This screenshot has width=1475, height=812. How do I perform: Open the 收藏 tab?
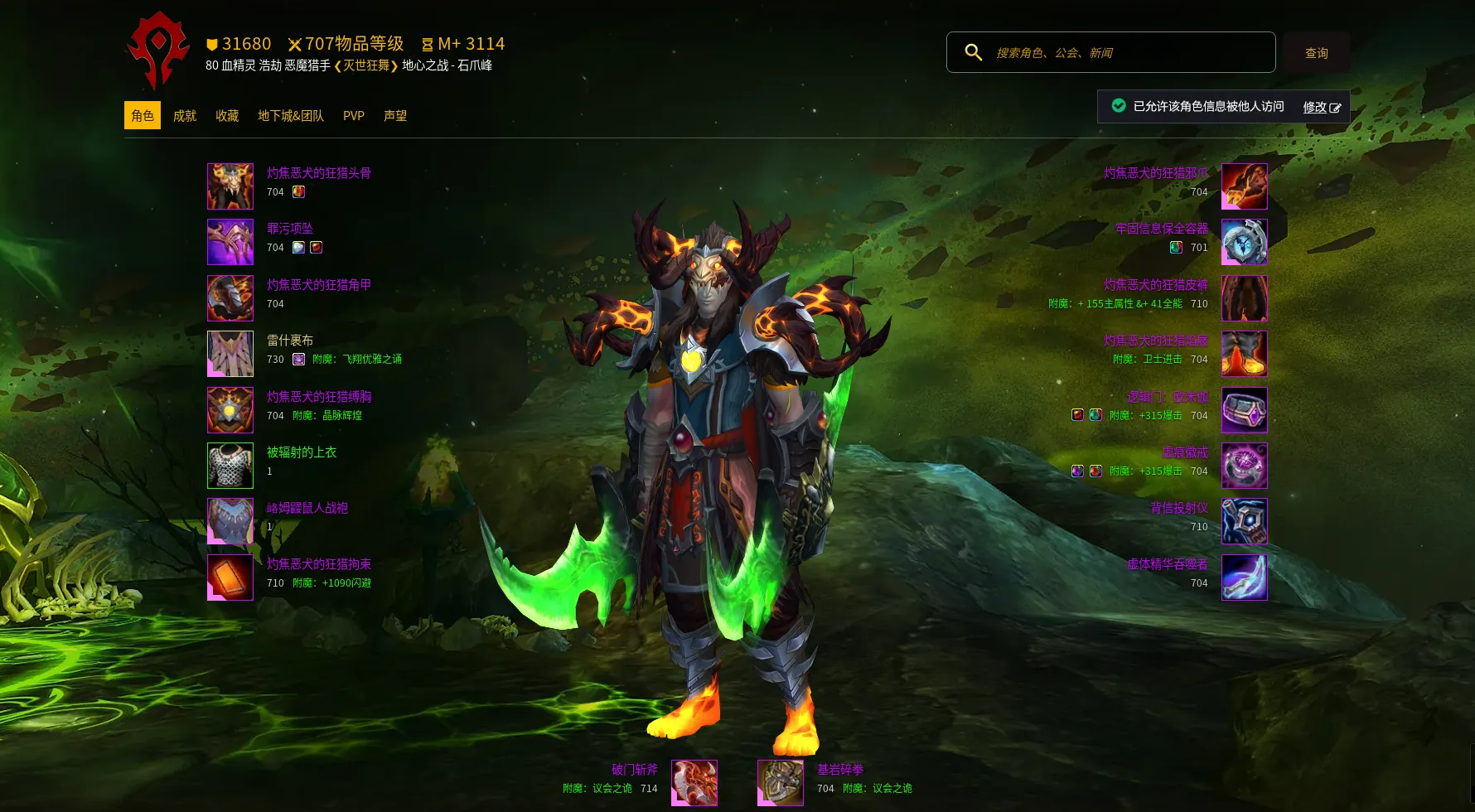pyautogui.click(x=227, y=116)
